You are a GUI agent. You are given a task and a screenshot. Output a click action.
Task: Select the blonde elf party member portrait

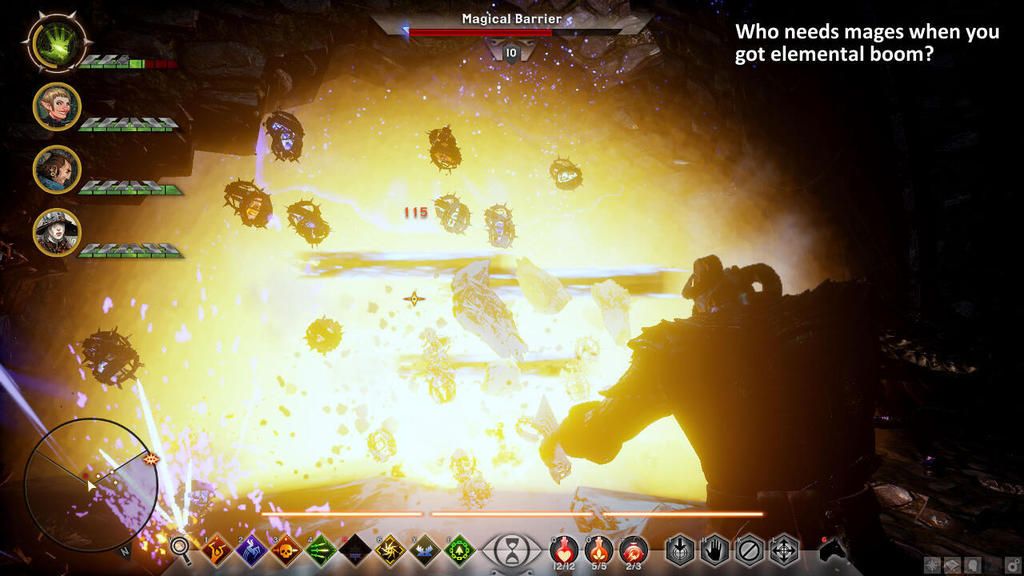pos(56,106)
